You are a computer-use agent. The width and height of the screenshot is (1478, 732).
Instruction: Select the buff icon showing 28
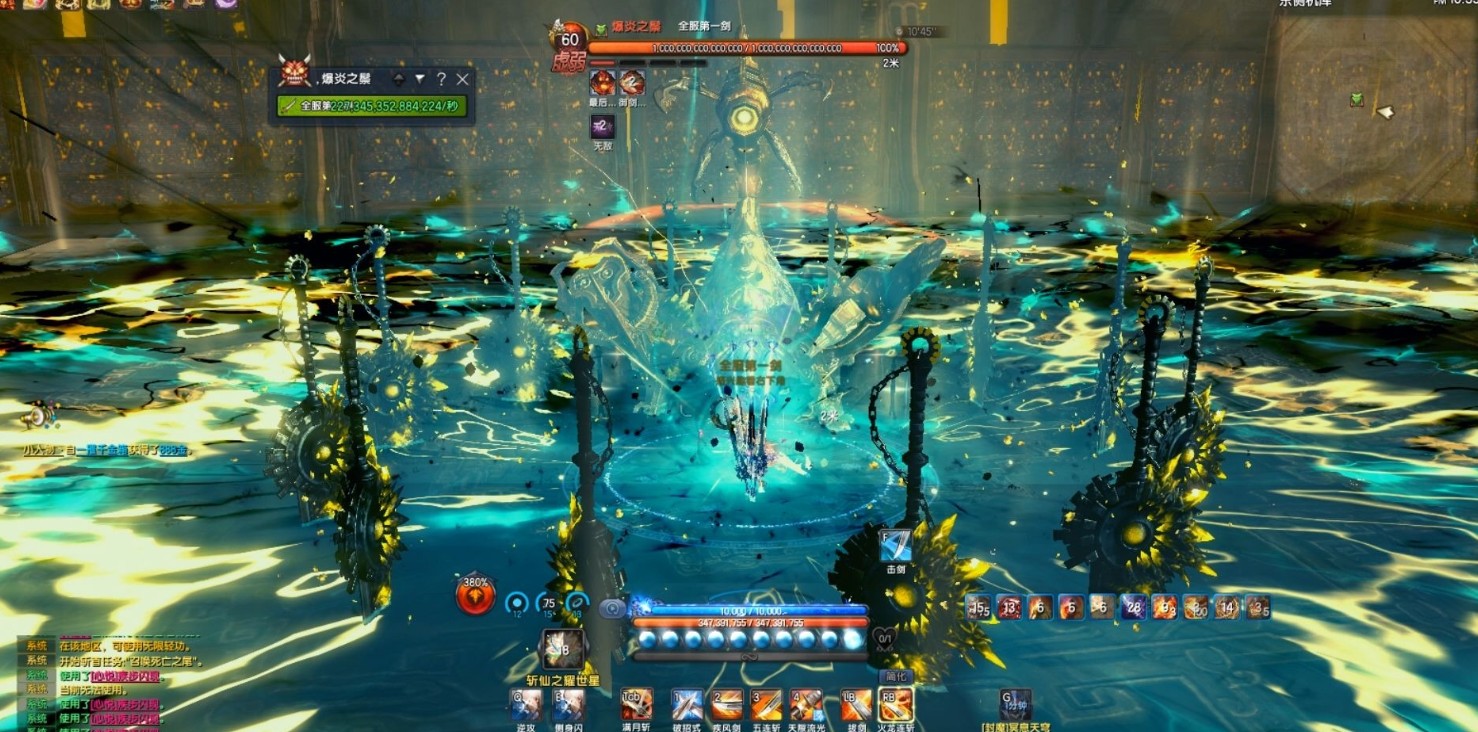(1133, 606)
